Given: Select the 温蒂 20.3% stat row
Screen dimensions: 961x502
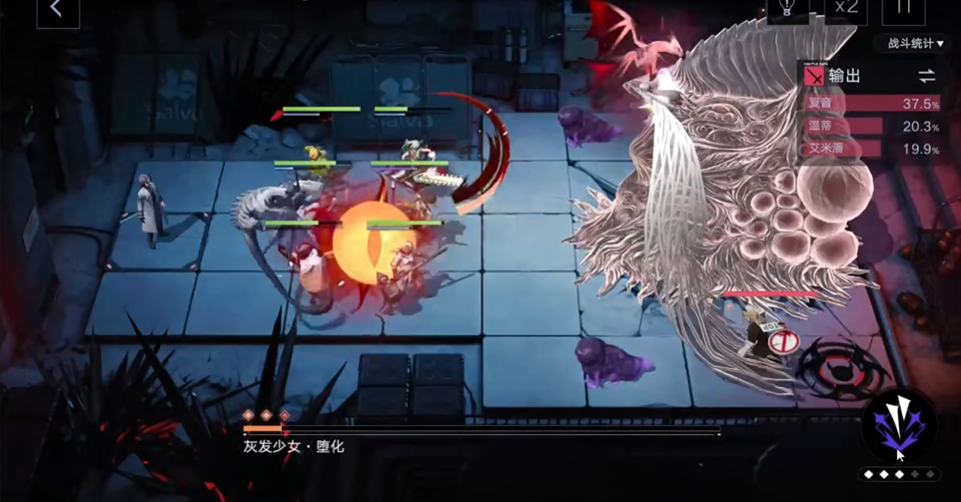Looking at the screenshot, I should click(x=871, y=126).
